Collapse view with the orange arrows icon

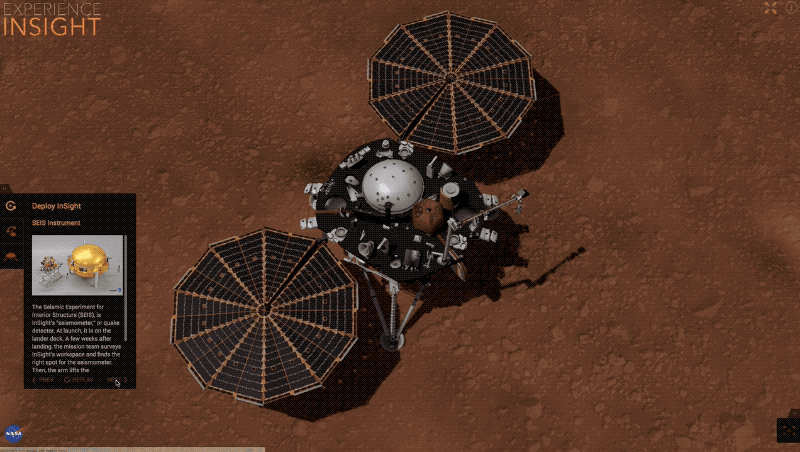click(770, 8)
